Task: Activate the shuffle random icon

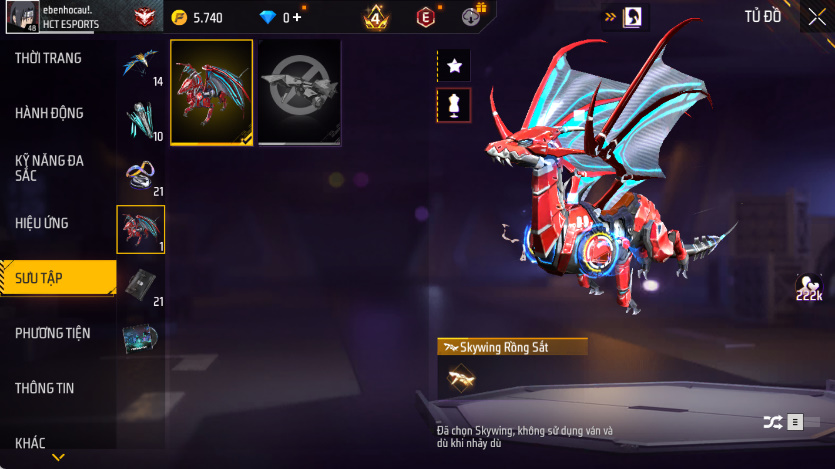Action: [x=773, y=422]
